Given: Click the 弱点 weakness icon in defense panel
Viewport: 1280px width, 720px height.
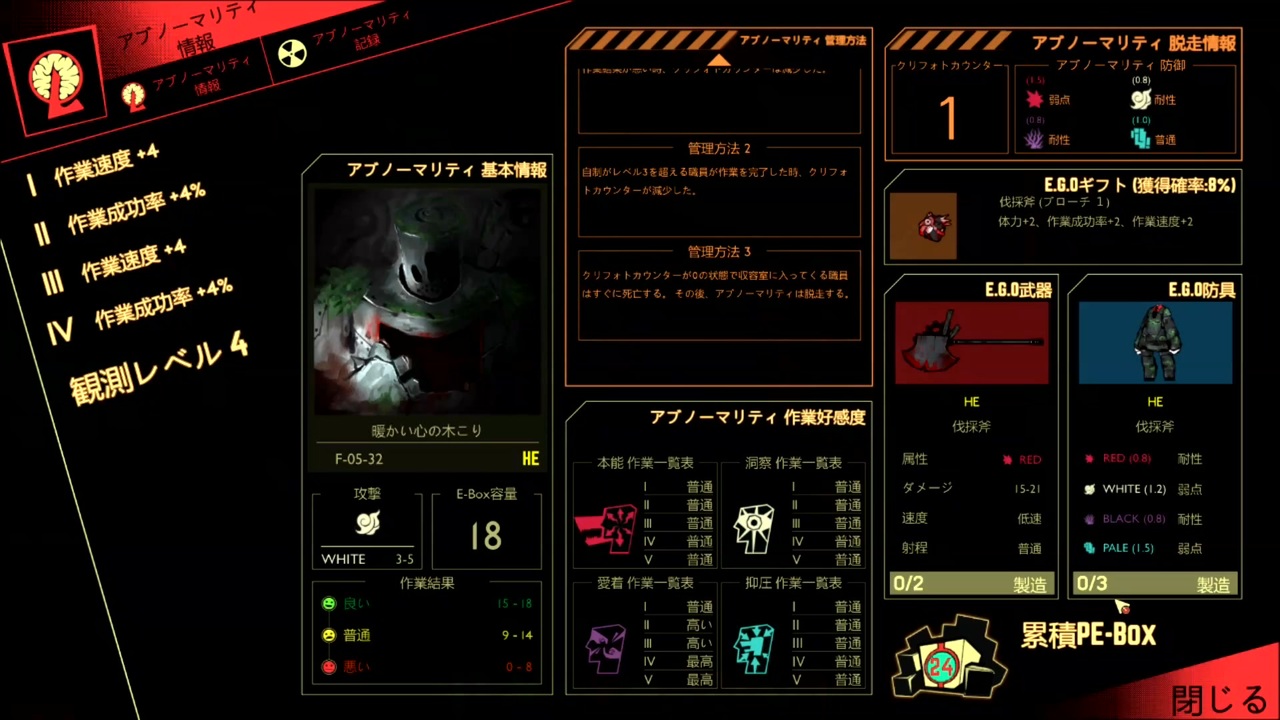Looking at the screenshot, I should [x=1035, y=97].
